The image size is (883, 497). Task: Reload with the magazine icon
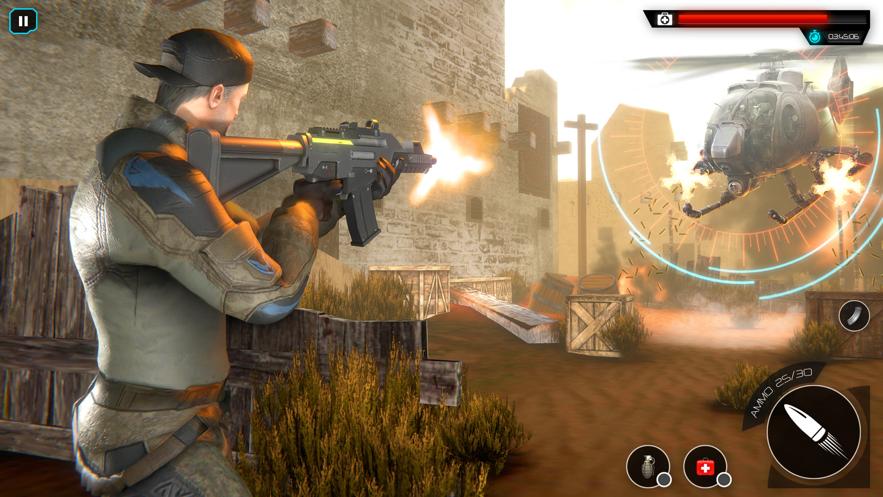(x=853, y=316)
